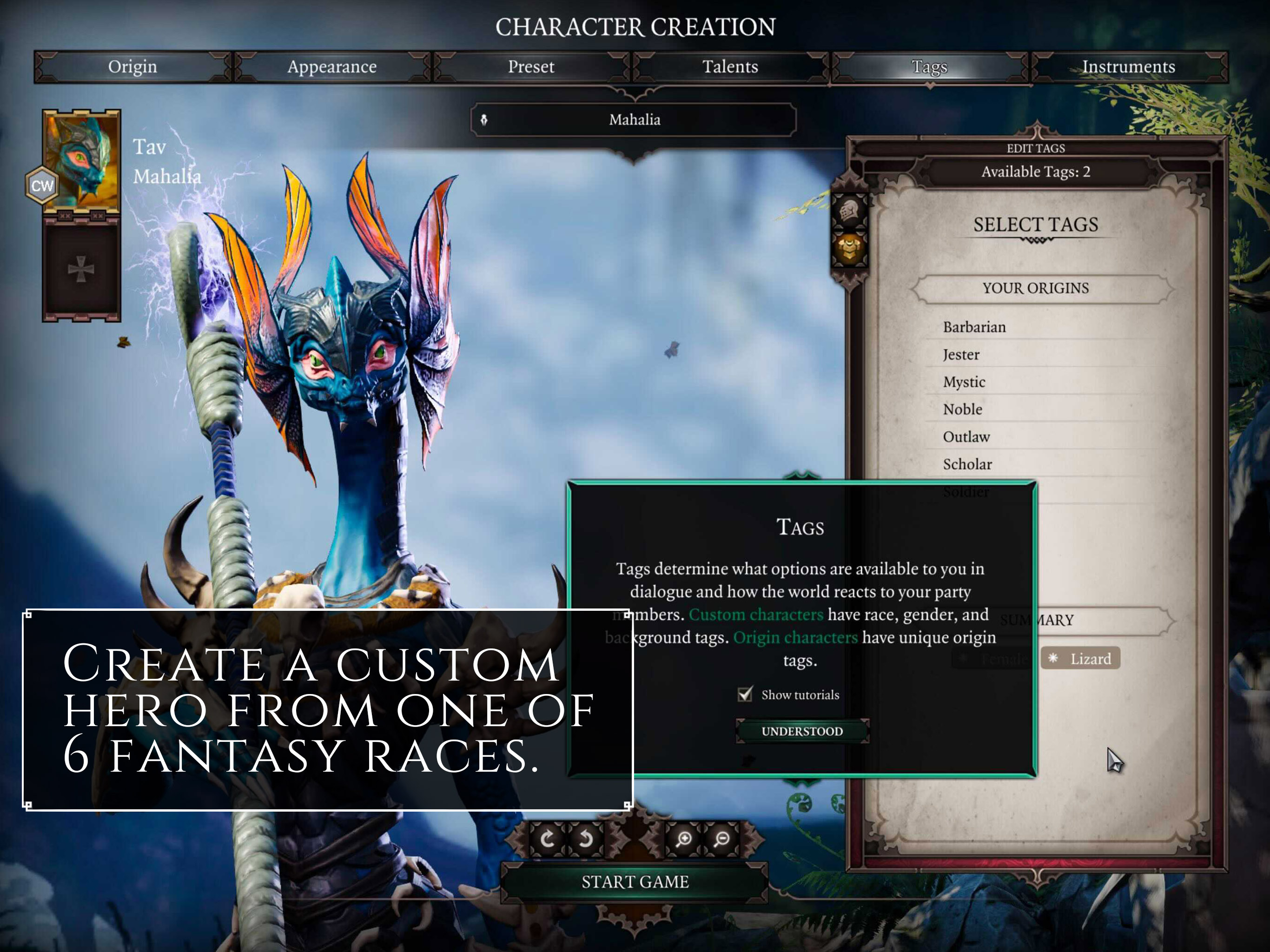Click the Tags tab

point(929,66)
